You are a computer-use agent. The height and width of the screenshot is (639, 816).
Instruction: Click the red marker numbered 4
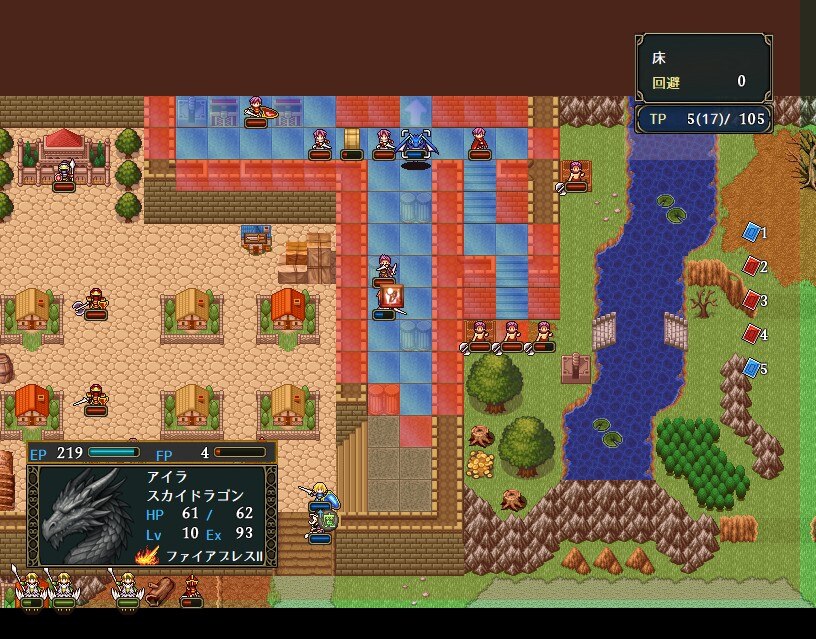click(752, 334)
